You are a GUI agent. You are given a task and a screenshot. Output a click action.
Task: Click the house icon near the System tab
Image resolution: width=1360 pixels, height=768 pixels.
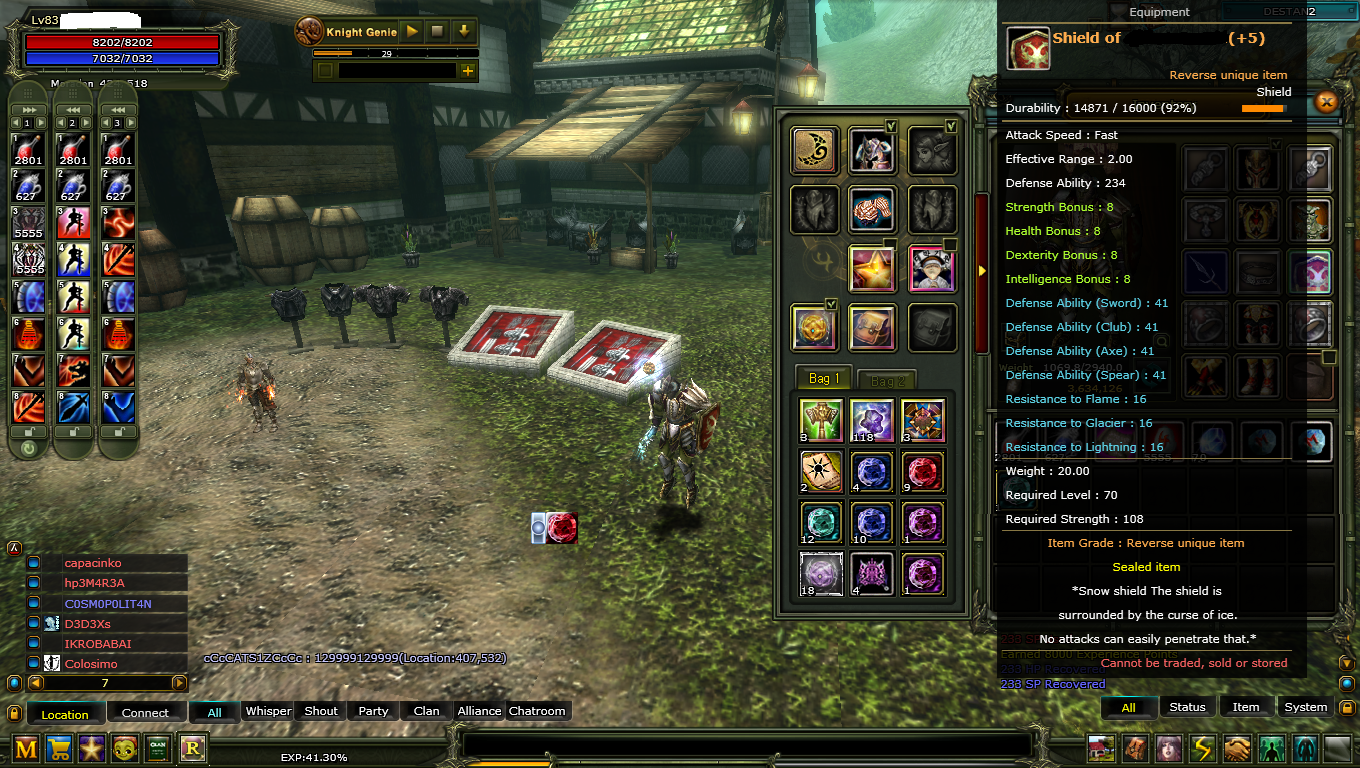[x=1099, y=750]
